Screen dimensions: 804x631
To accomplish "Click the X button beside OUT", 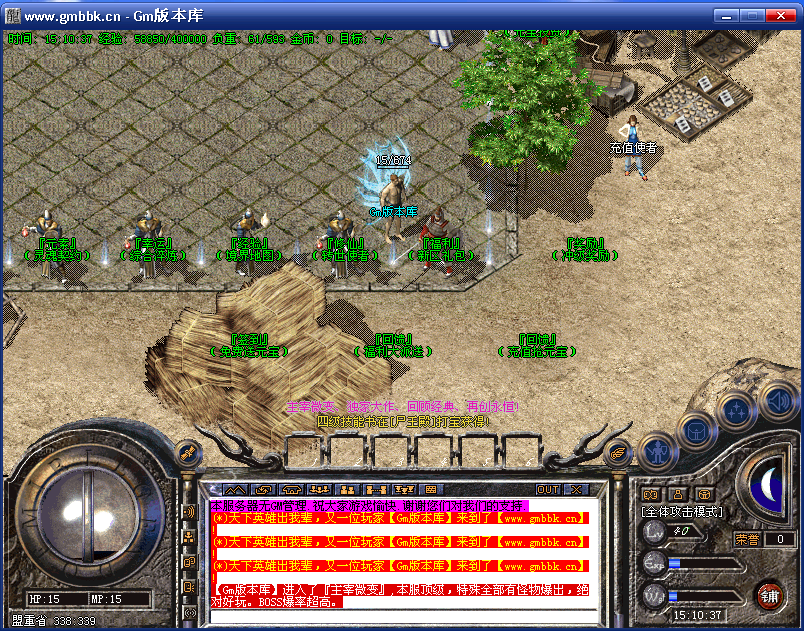I will tap(576, 489).
